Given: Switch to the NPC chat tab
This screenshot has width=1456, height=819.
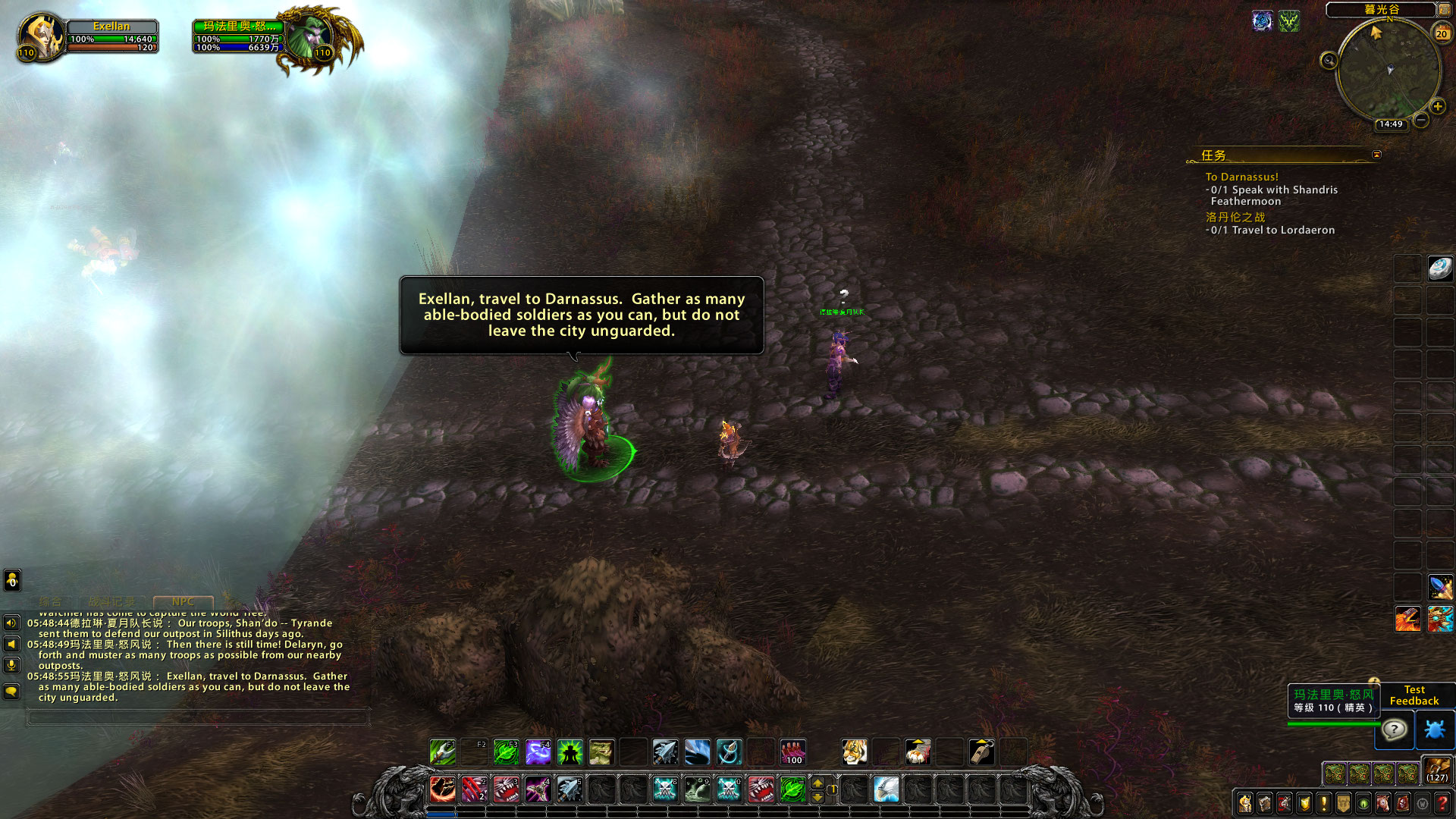Looking at the screenshot, I should [182, 601].
